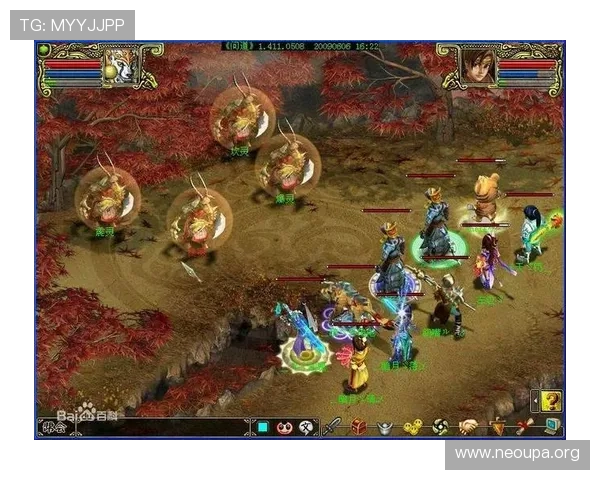
Task: Select the player character portrait
Action: point(477,66)
